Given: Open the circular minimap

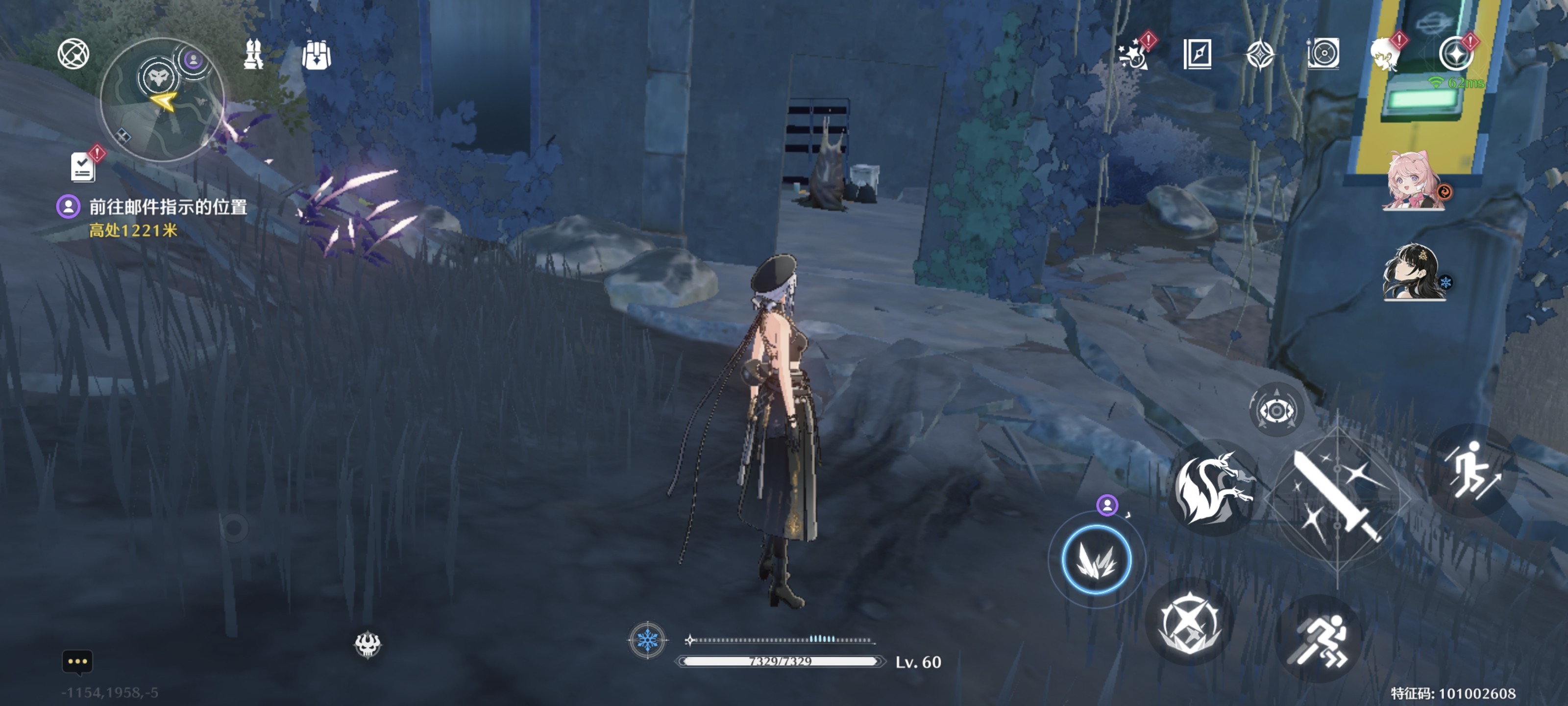Looking at the screenshot, I should [162, 100].
